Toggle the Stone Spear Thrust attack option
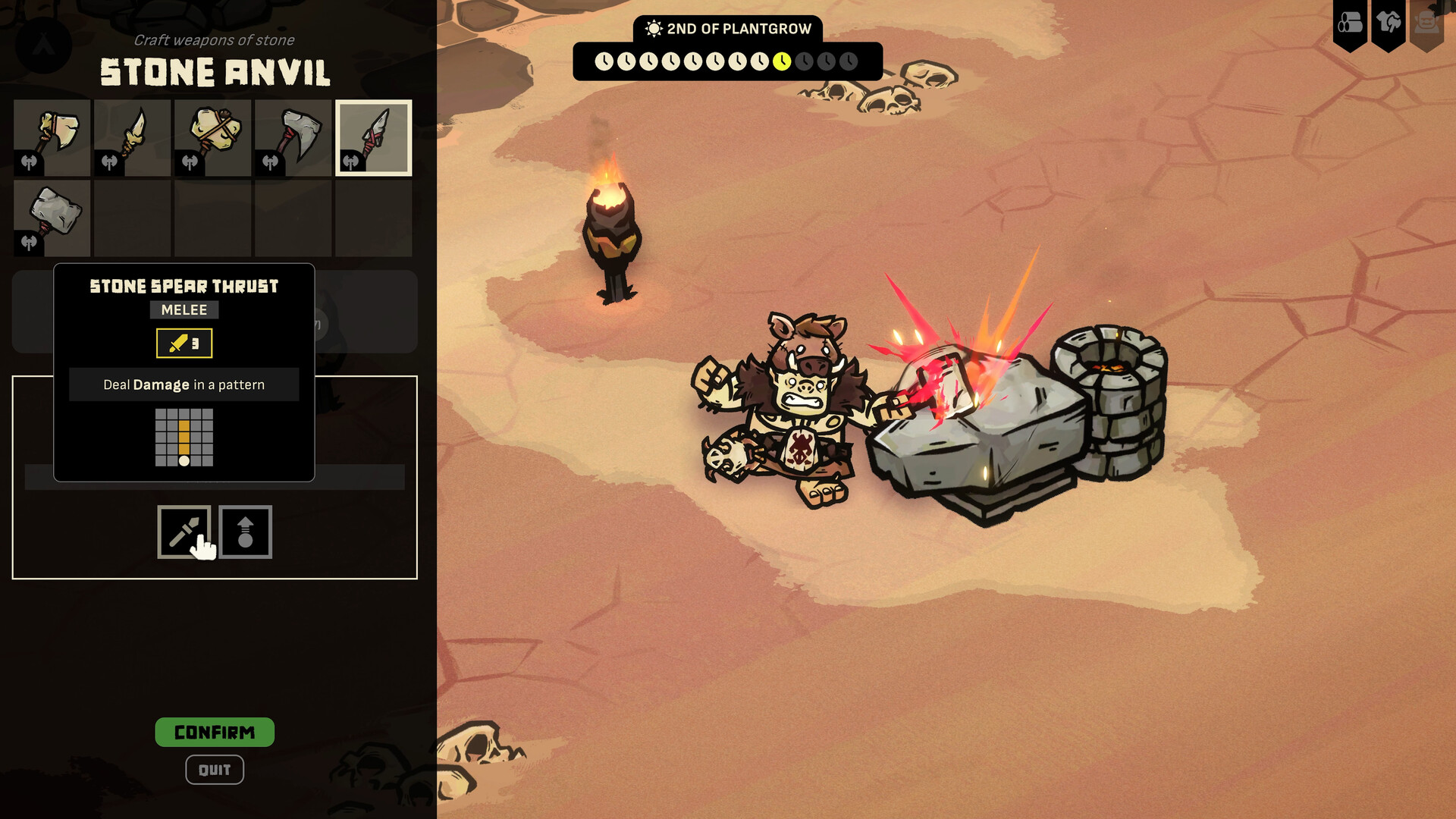Viewport: 1456px width, 819px height. (184, 531)
